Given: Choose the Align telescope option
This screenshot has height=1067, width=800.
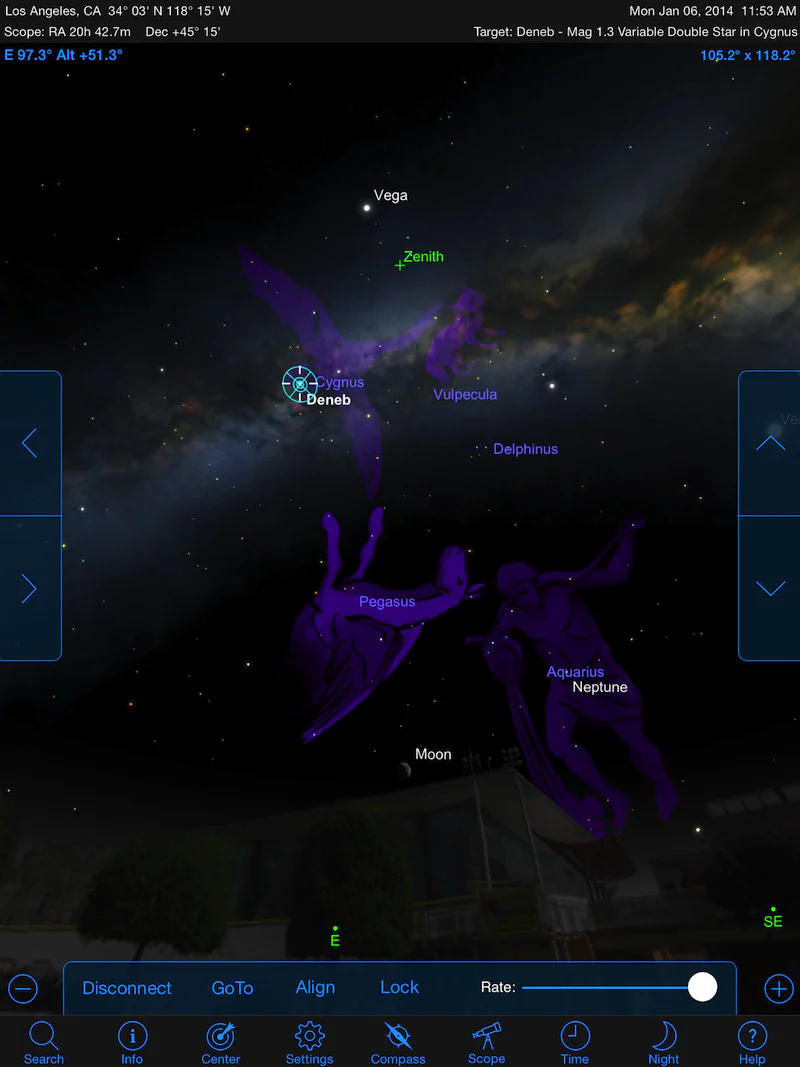Looking at the screenshot, I should (x=315, y=988).
